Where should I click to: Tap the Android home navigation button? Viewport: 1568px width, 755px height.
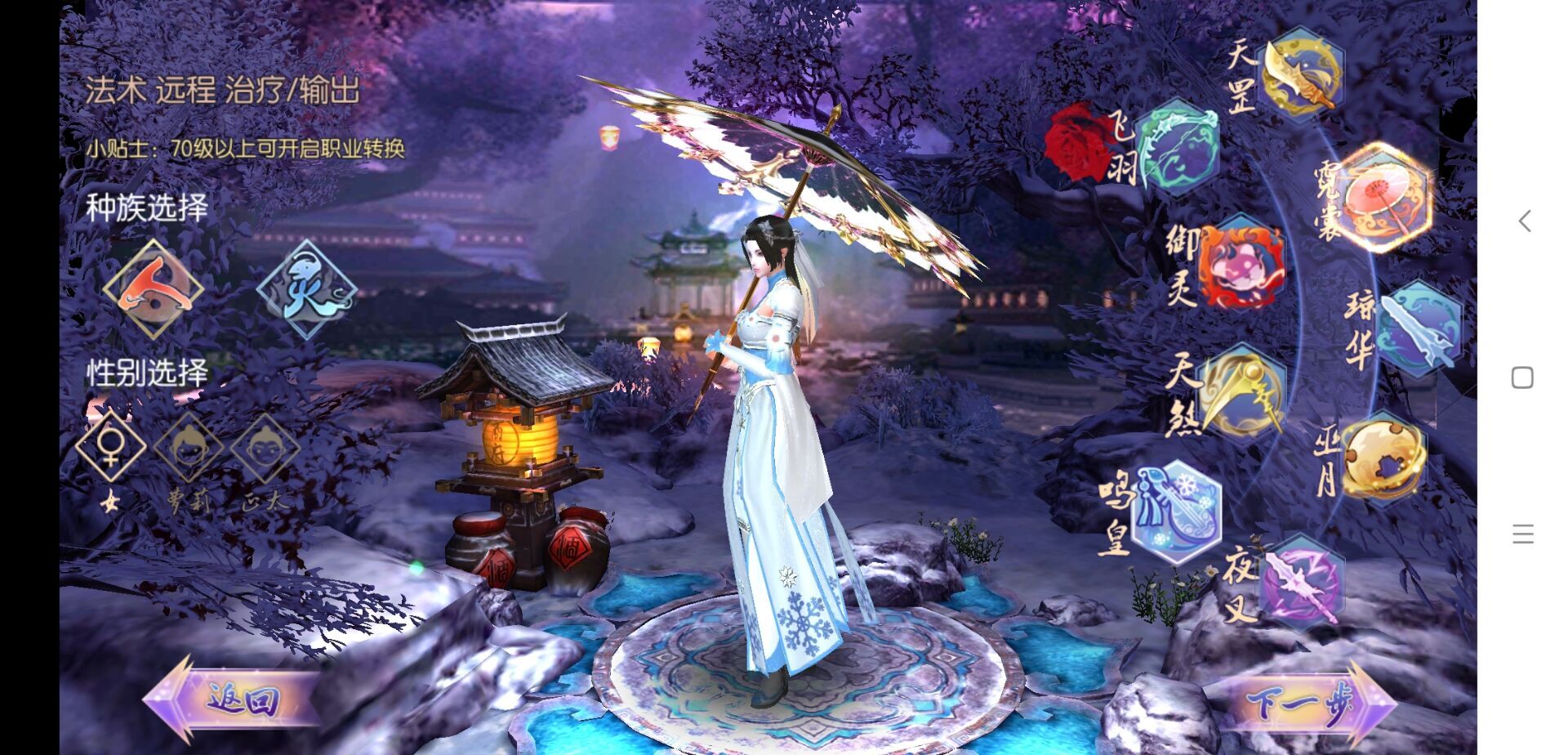click(x=1521, y=376)
